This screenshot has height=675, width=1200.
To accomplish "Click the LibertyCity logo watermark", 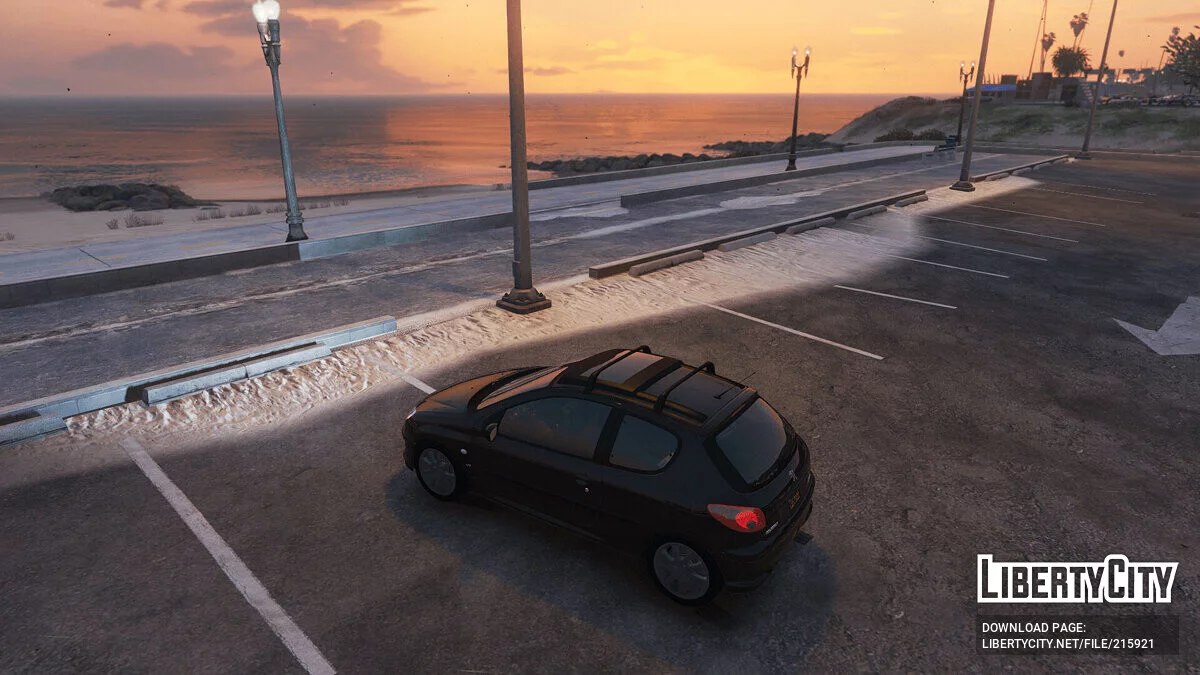I will 1077,579.
